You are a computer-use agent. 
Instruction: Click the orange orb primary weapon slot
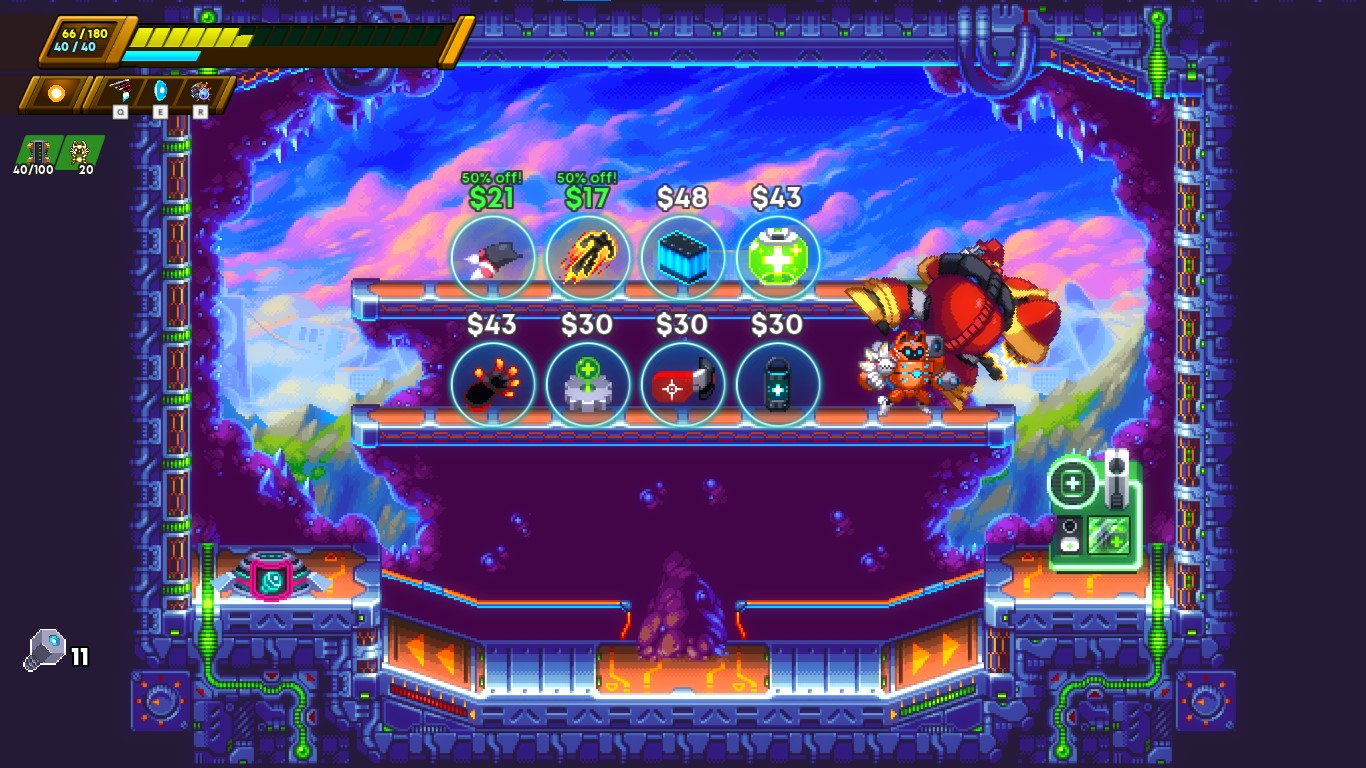point(56,93)
